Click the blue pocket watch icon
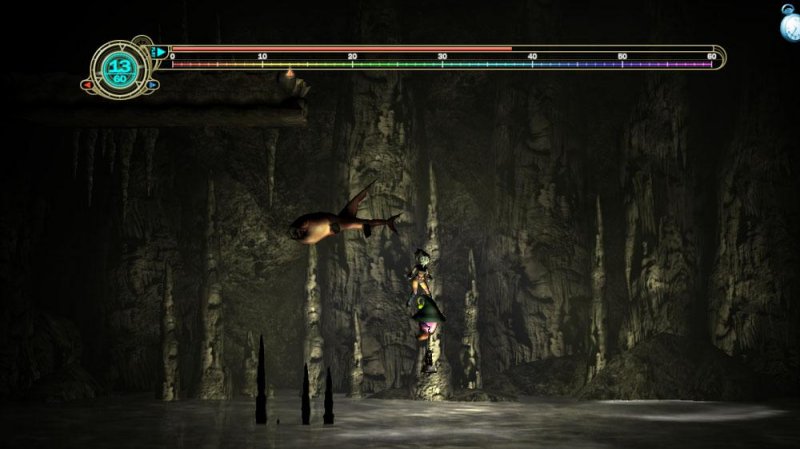800x449 pixels. (789, 22)
